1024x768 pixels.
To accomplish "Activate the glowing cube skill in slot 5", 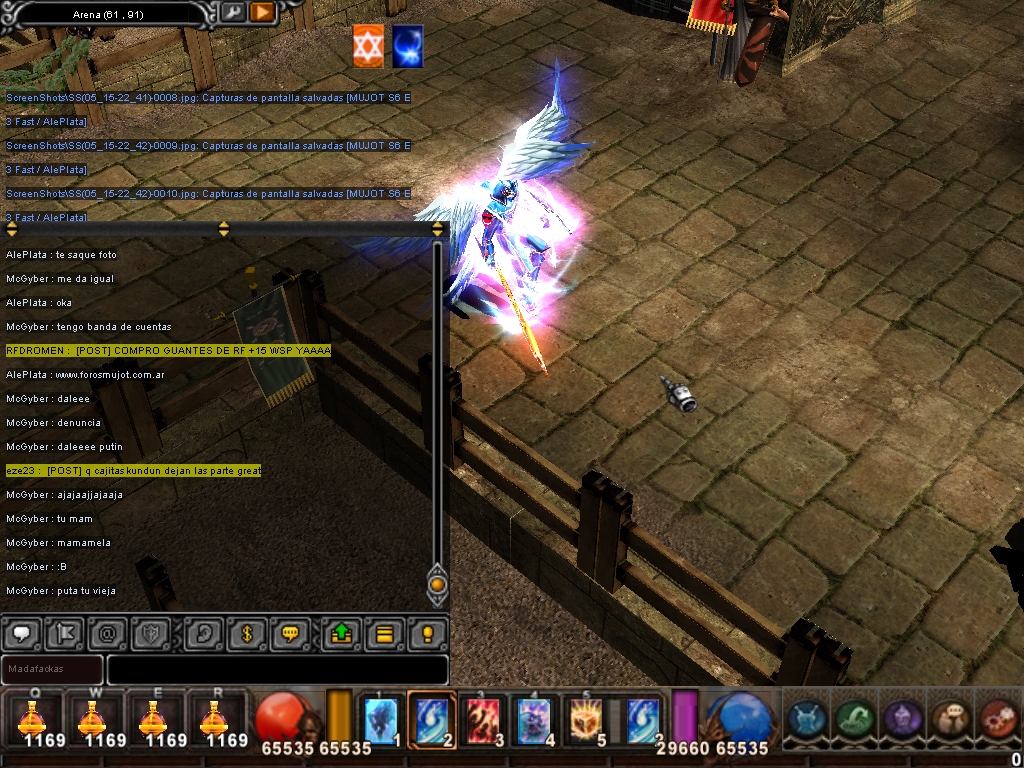I will tap(587, 719).
